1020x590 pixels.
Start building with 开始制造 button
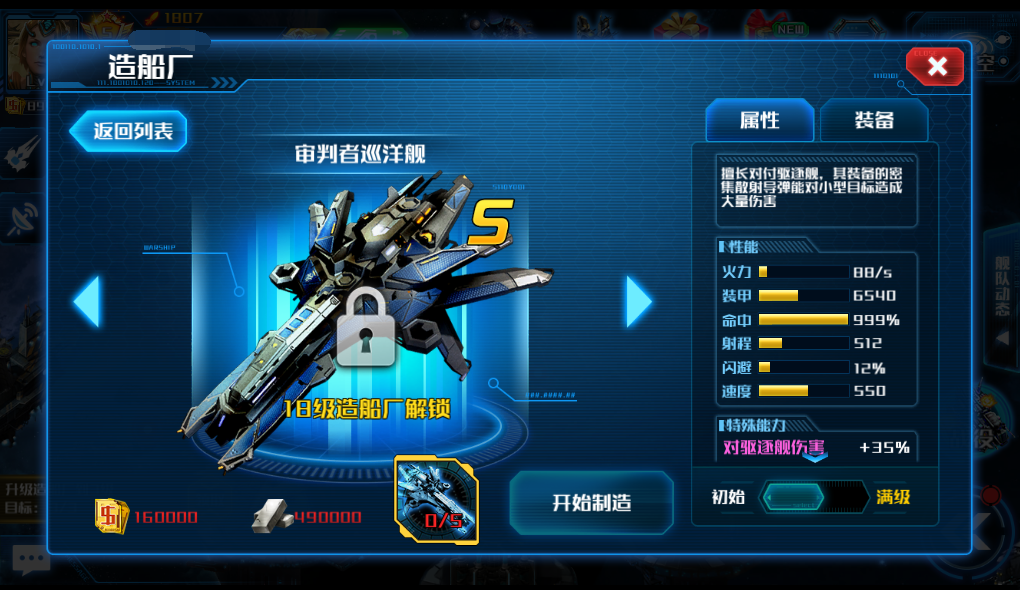(x=591, y=502)
